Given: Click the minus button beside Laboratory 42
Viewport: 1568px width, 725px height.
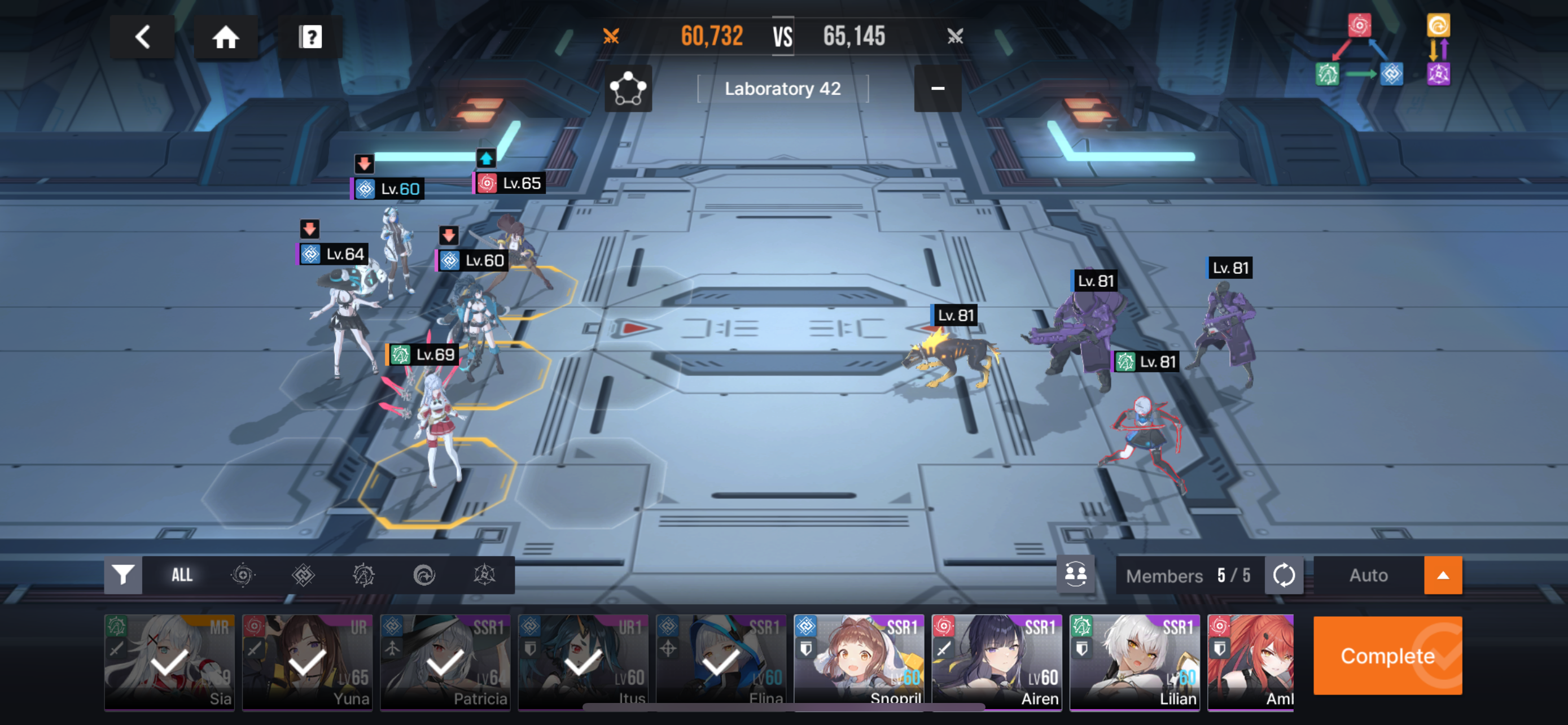Looking at the screenshot, I should [x=938, y=89].
